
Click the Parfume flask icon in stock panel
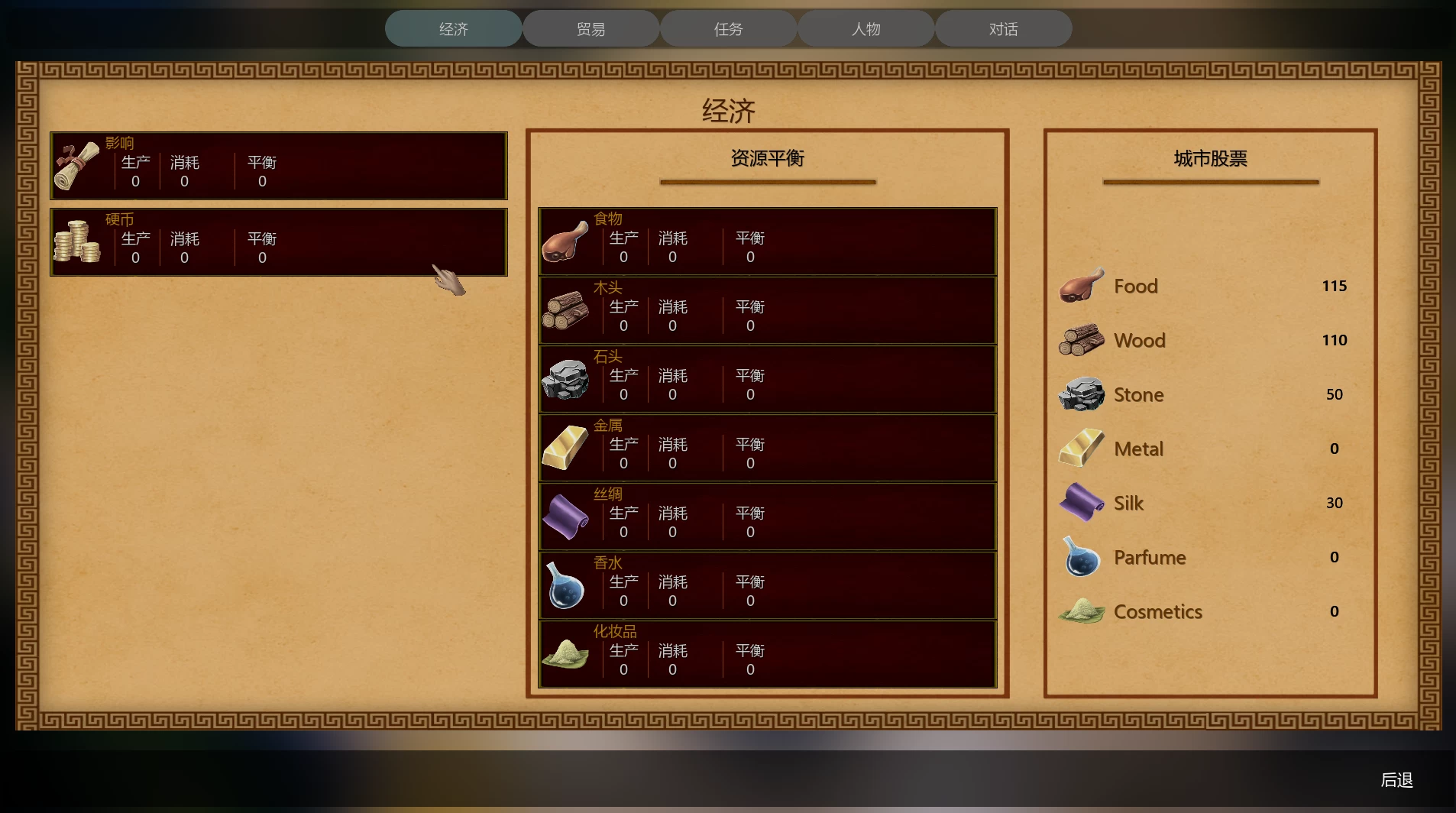(1080, 557)
